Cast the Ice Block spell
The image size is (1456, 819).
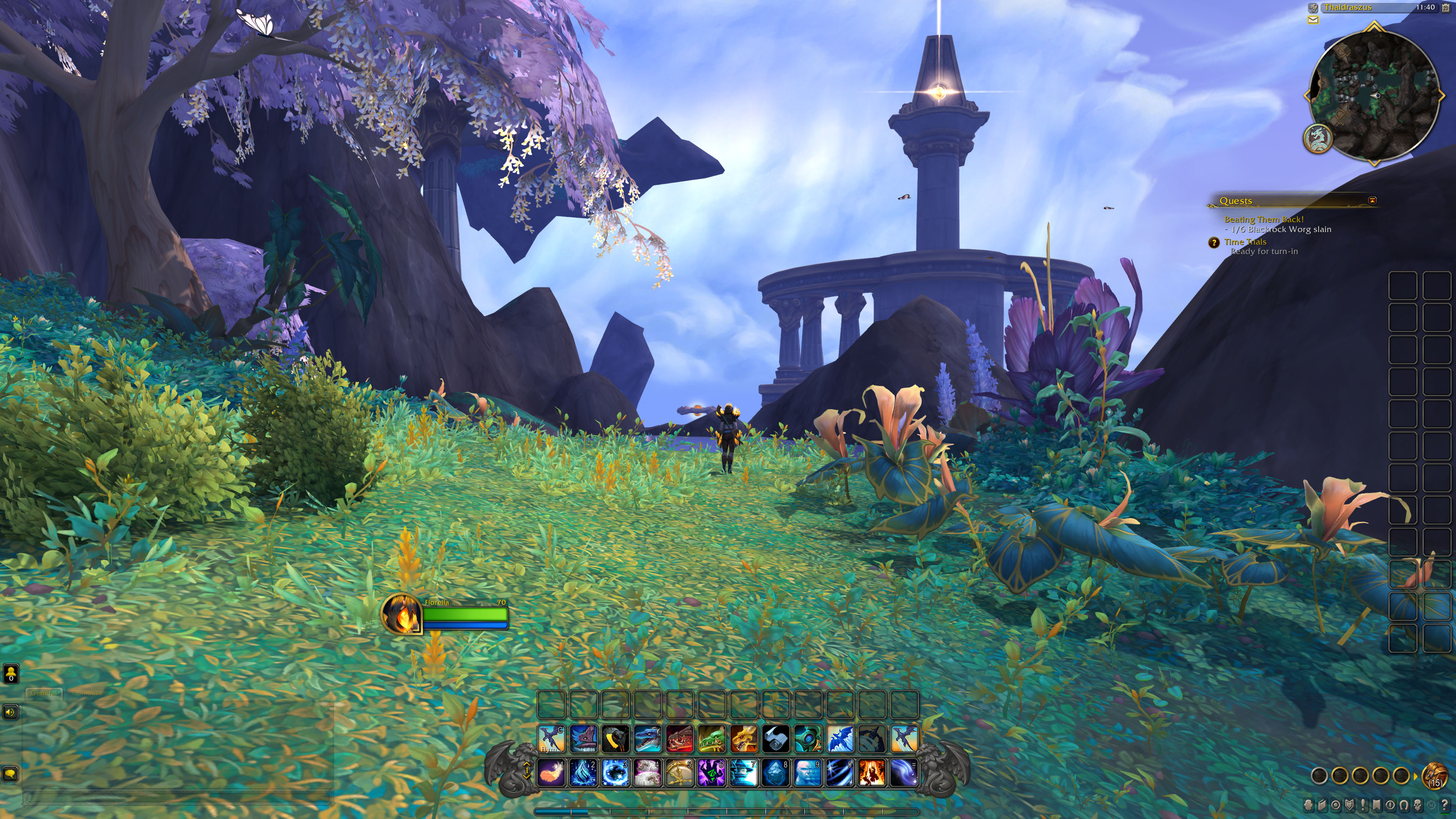click(x=775, y=773)
